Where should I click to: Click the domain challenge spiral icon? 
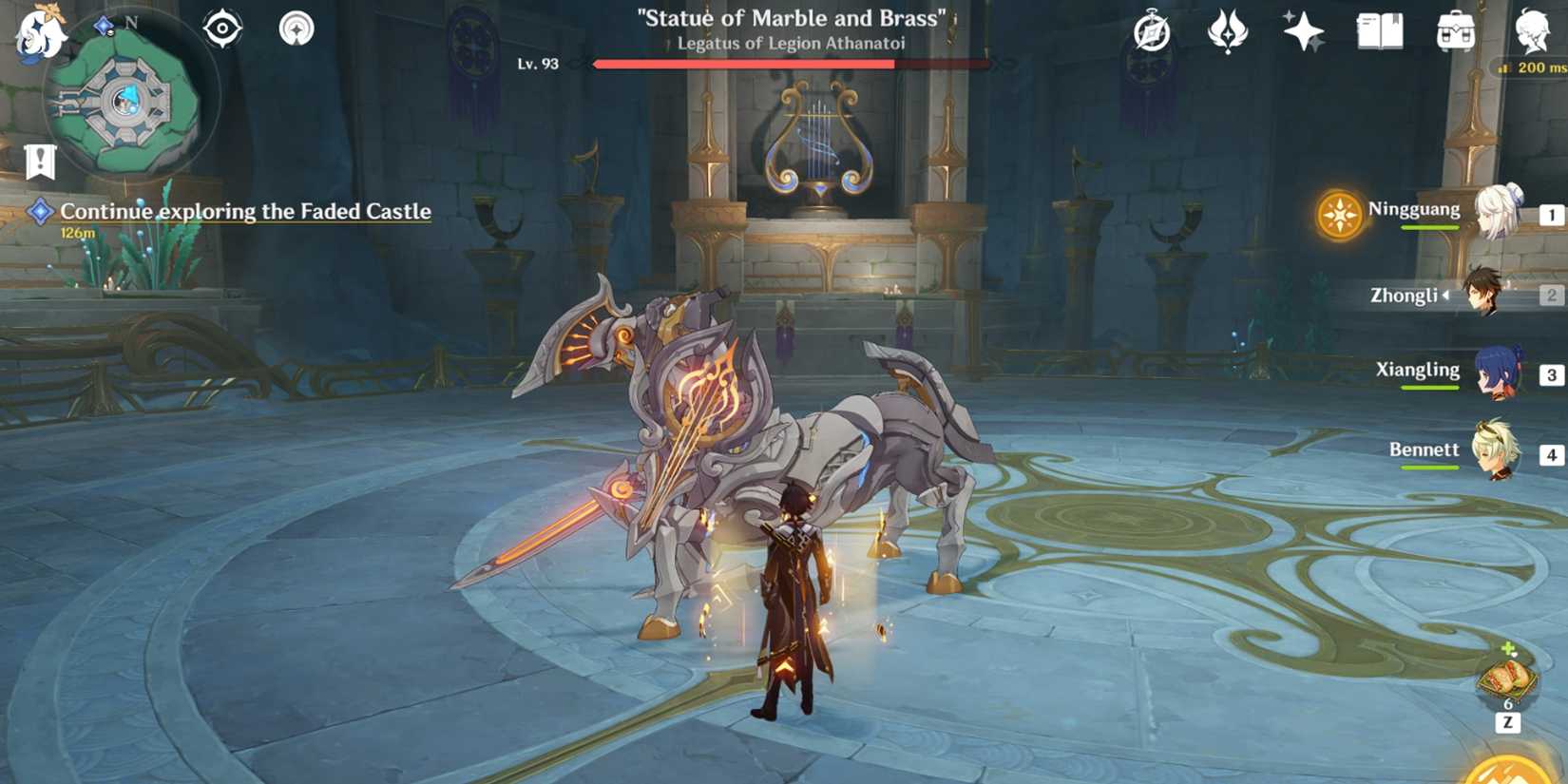coord(297,29)
